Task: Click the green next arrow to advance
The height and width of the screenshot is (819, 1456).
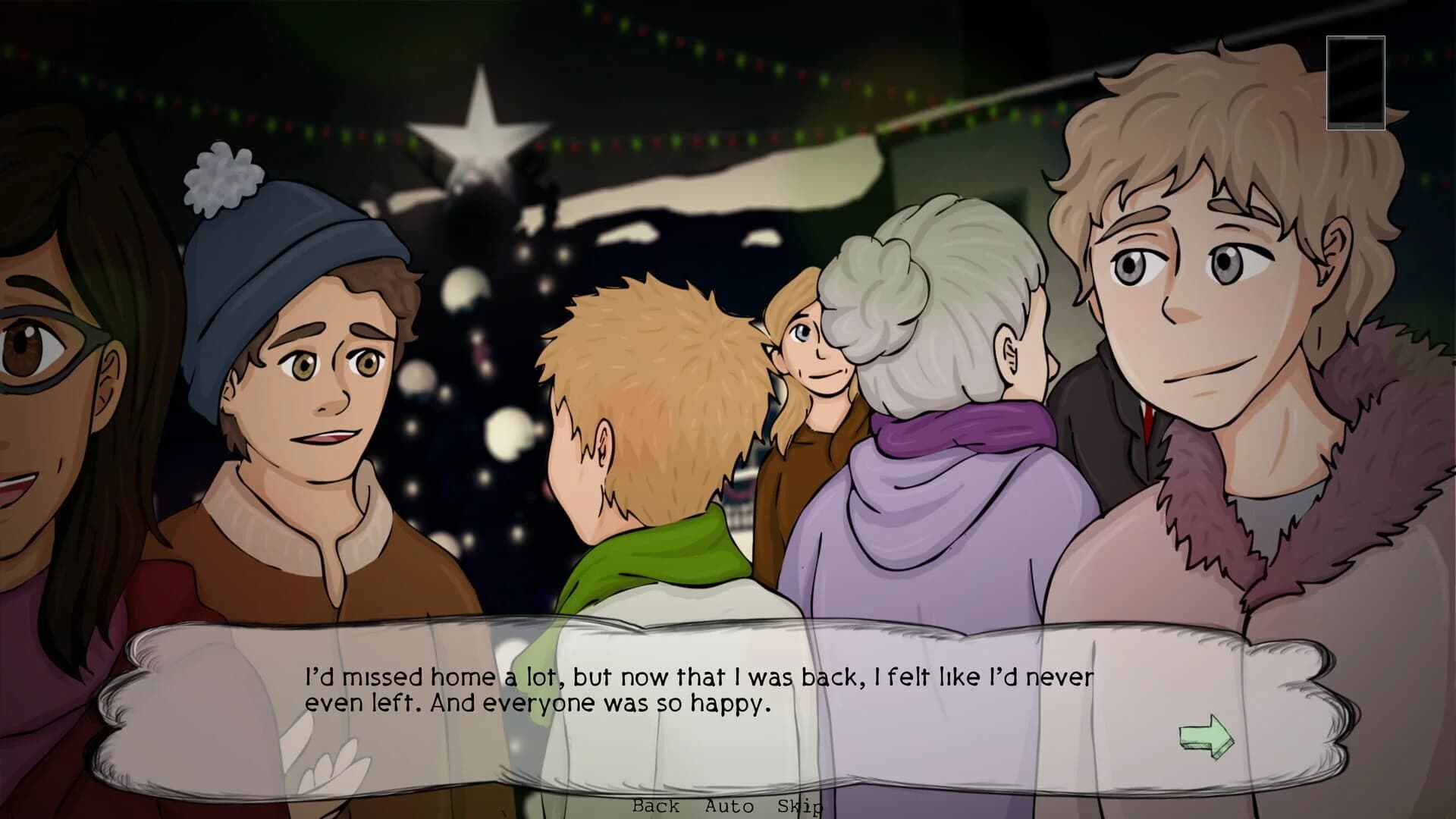Action: [x=1207, y=736]
